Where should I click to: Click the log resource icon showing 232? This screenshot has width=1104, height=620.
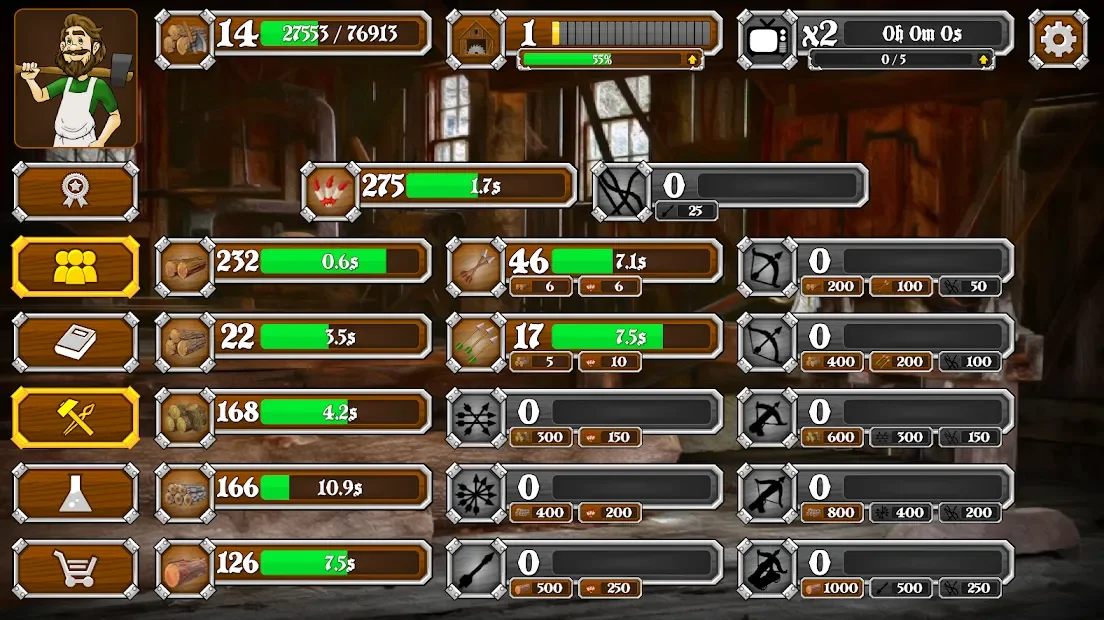(x=185, y=267)
